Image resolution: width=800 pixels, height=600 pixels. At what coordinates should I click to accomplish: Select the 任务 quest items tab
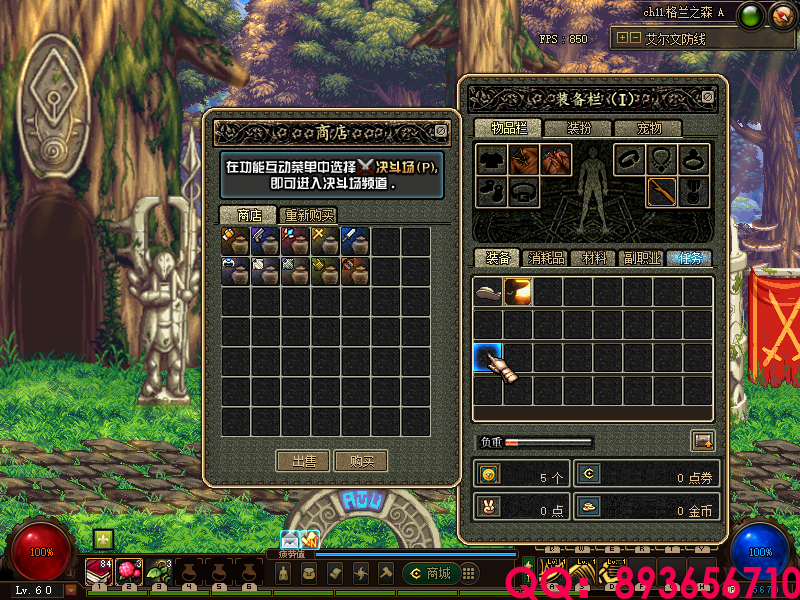tap(689, 258)
